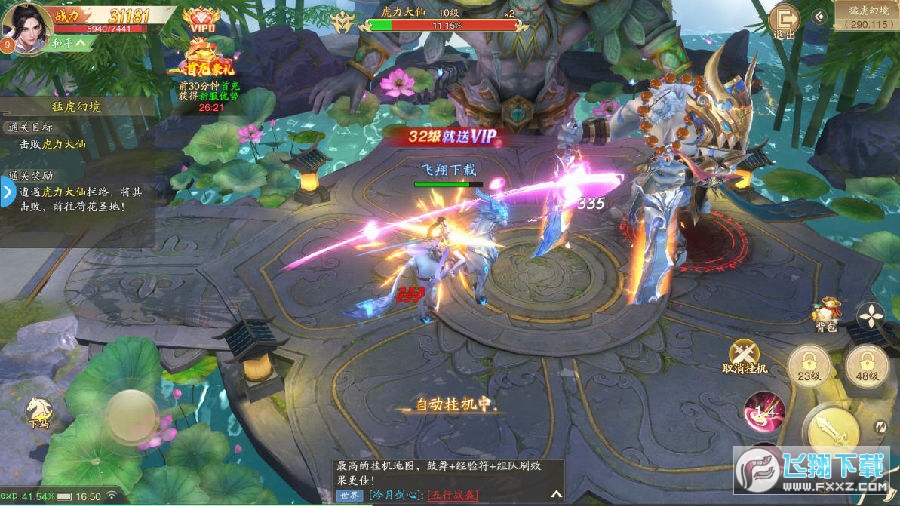Toggle the peace mode (和平) selector
This screenshot has height=506, width=900.
[x=59, y=43]
